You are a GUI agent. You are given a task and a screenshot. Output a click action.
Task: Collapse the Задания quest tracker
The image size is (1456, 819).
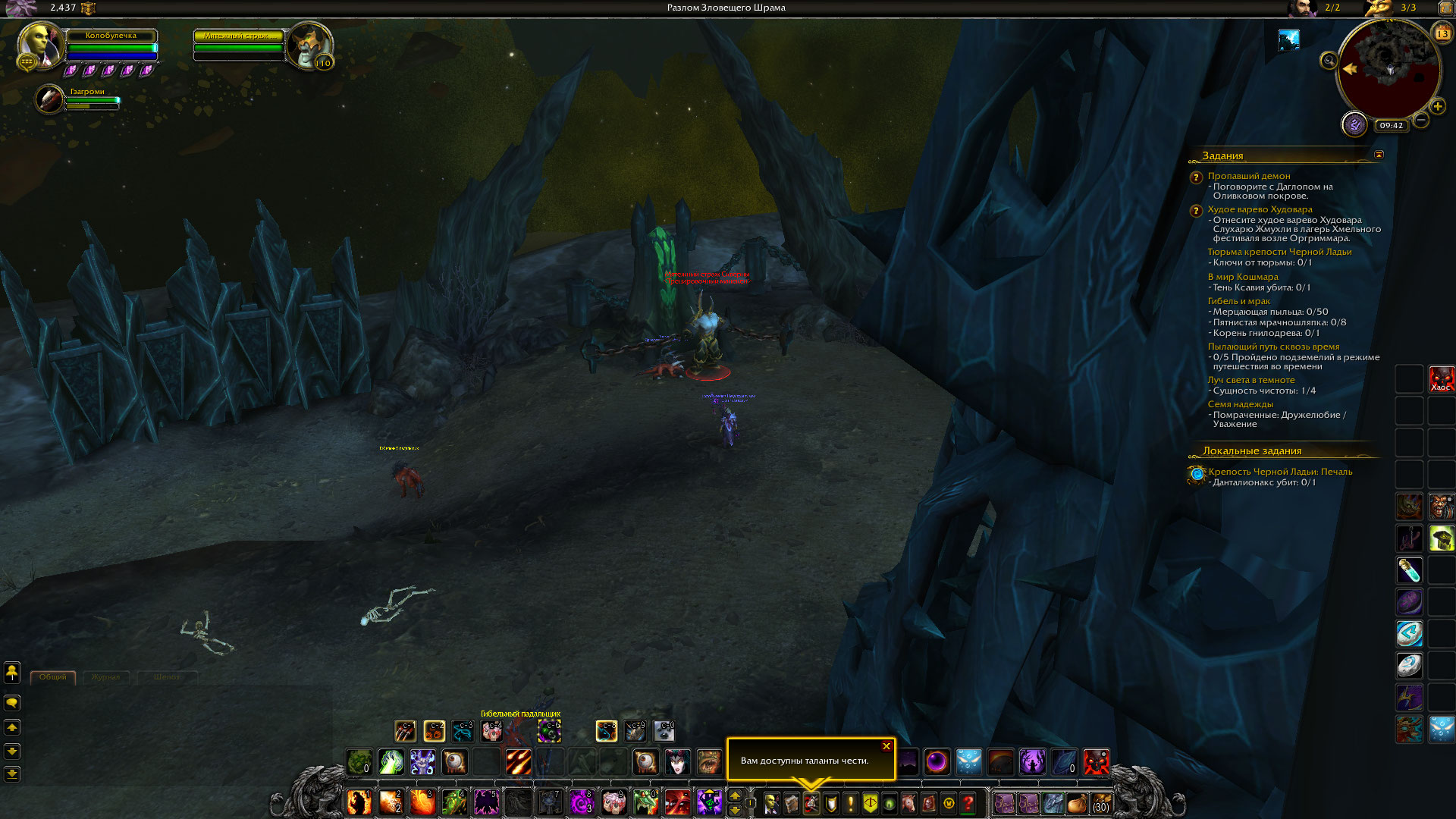(x=1379, y=155)
